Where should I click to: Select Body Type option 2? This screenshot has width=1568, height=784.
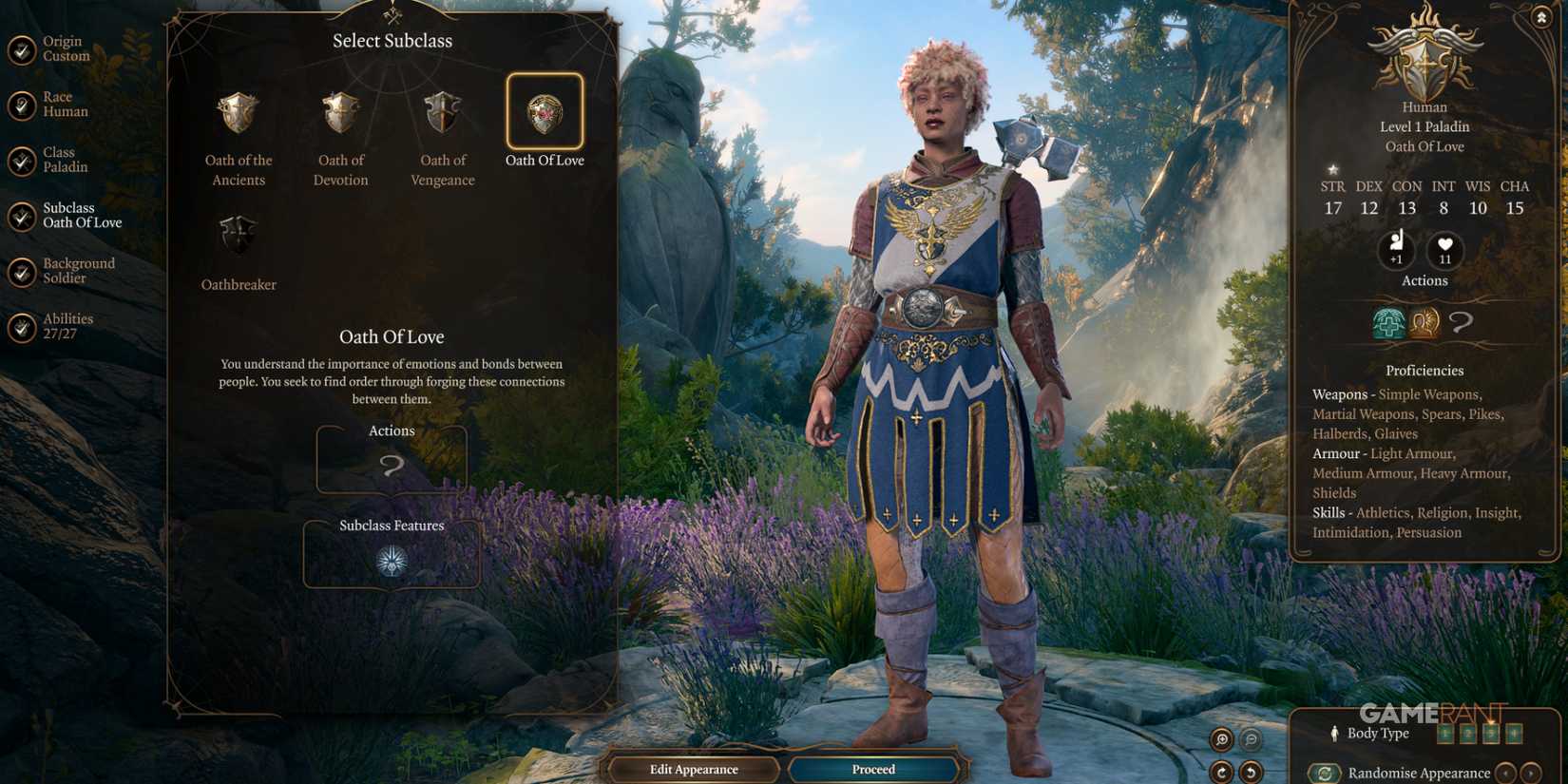click(1467, 733)
